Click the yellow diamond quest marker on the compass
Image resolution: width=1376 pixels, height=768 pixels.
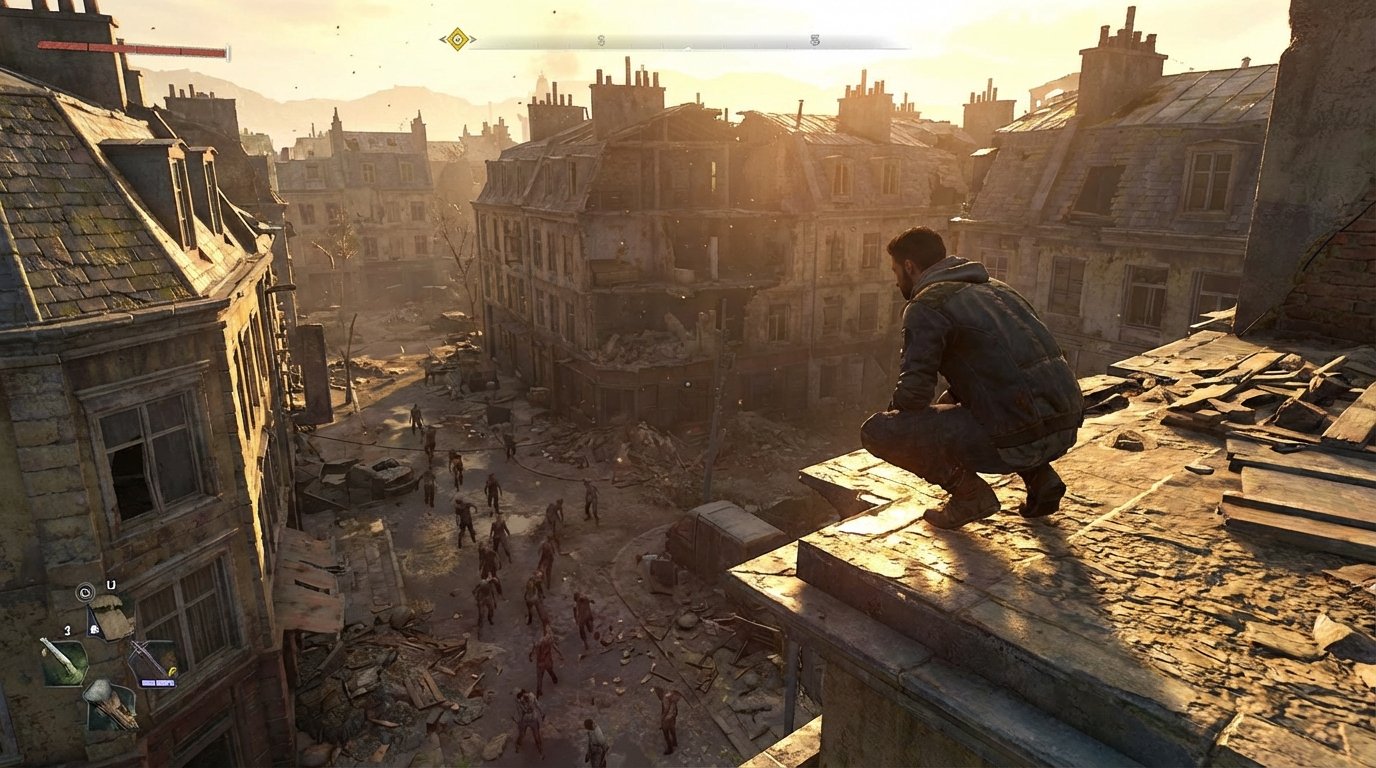click(456, 41)
